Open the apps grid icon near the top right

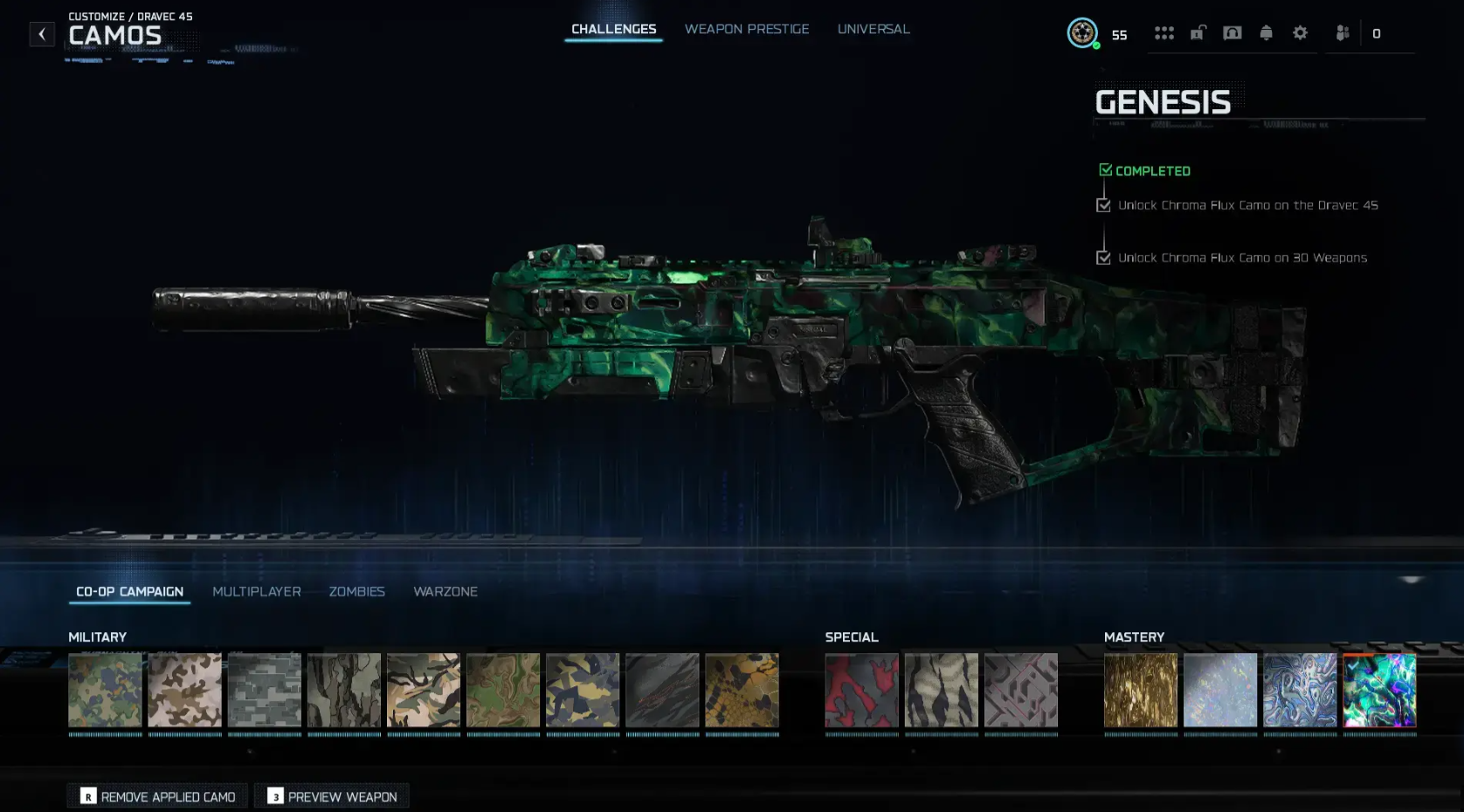click(x=1164, y=33)
